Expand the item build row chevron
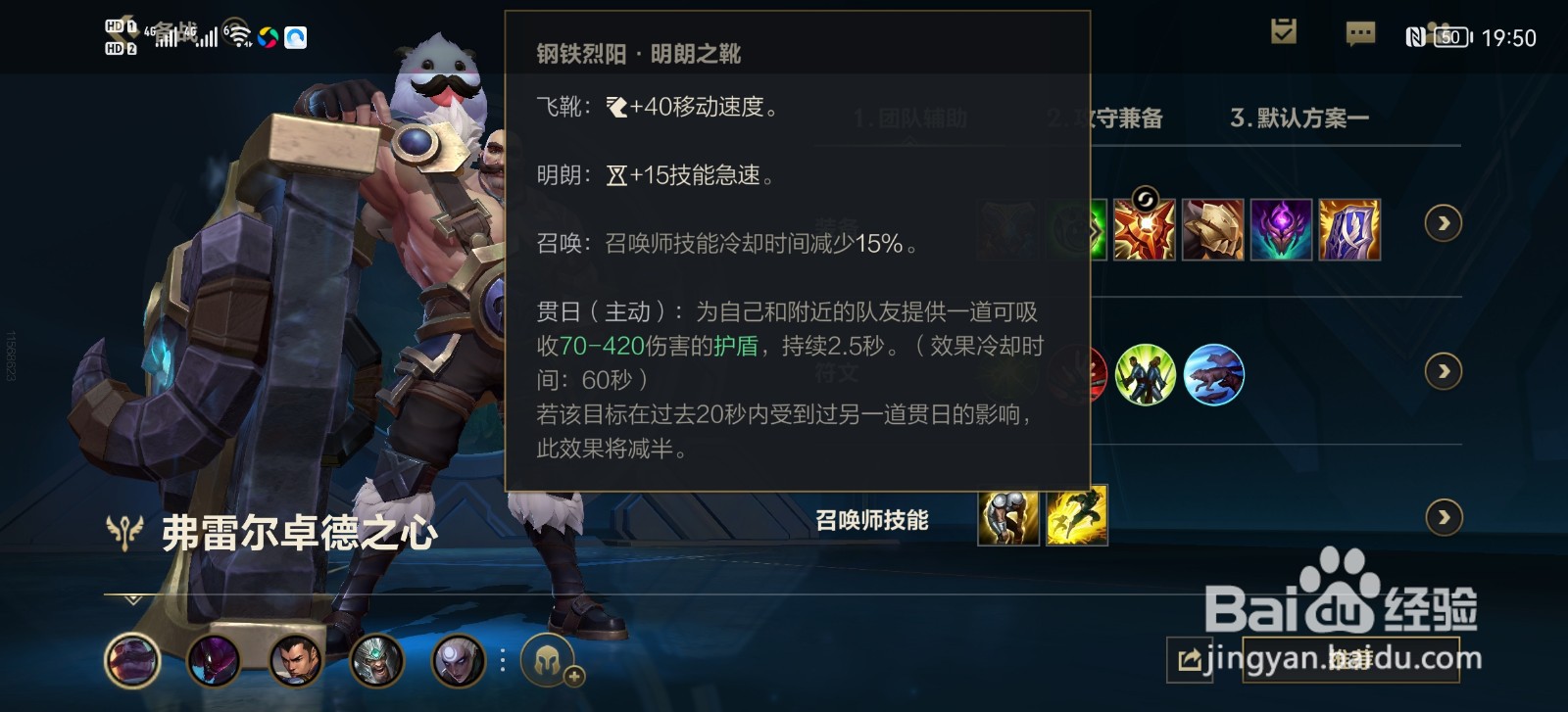This screenshot has height=712, width=1568. pyautogui.click(x=1444, y=223)
